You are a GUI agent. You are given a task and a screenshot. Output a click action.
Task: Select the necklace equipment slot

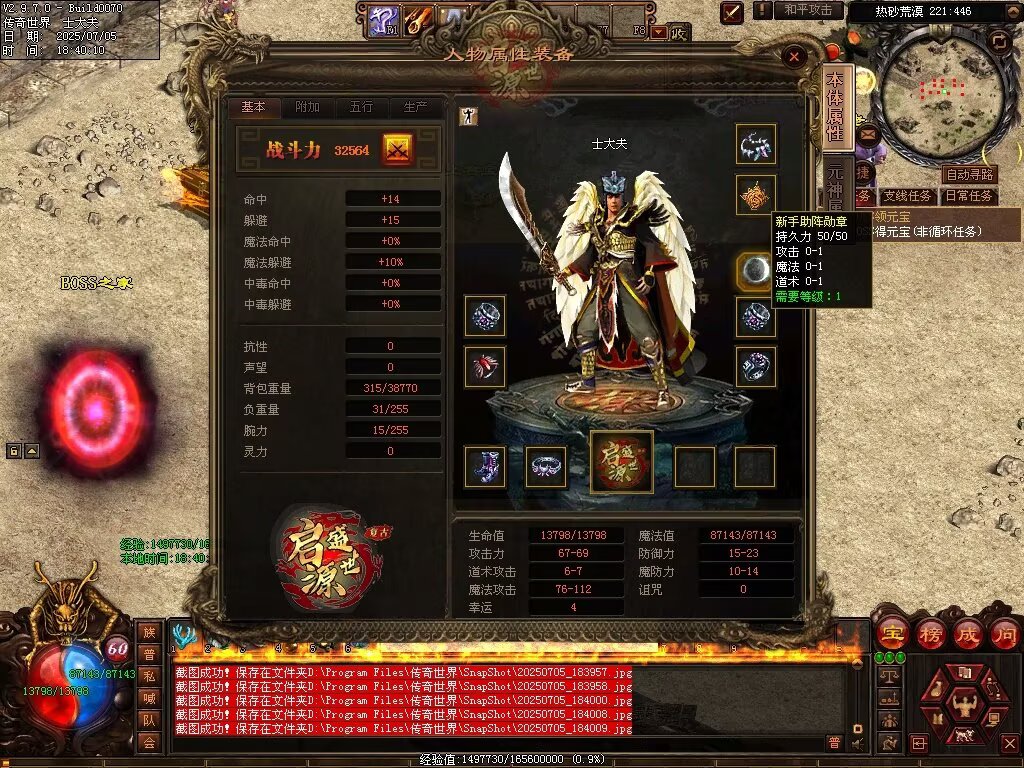[756, 145]
